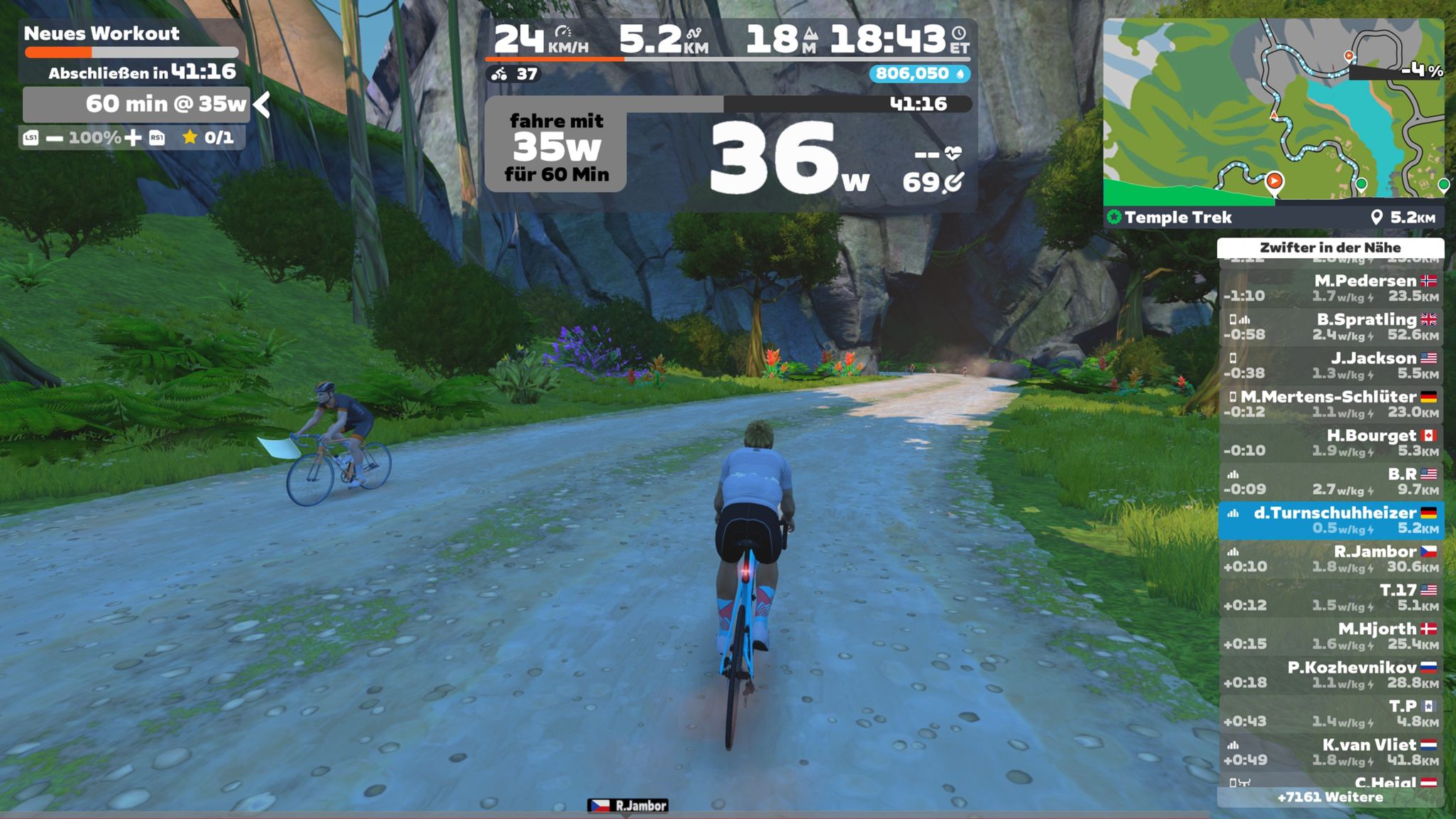Choose P.Kozhevnikov in the rider list
This screenshot has height=819, width=1456.
pyautogui.click(x=1331, y=675)
